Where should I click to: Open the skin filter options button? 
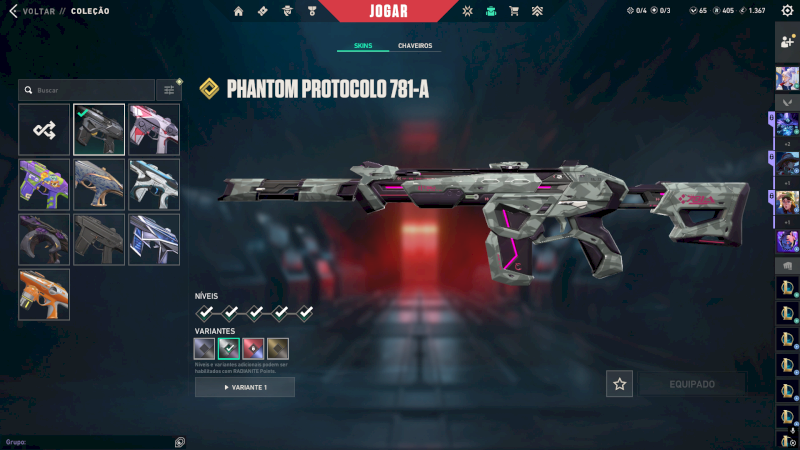click(169, 90)
